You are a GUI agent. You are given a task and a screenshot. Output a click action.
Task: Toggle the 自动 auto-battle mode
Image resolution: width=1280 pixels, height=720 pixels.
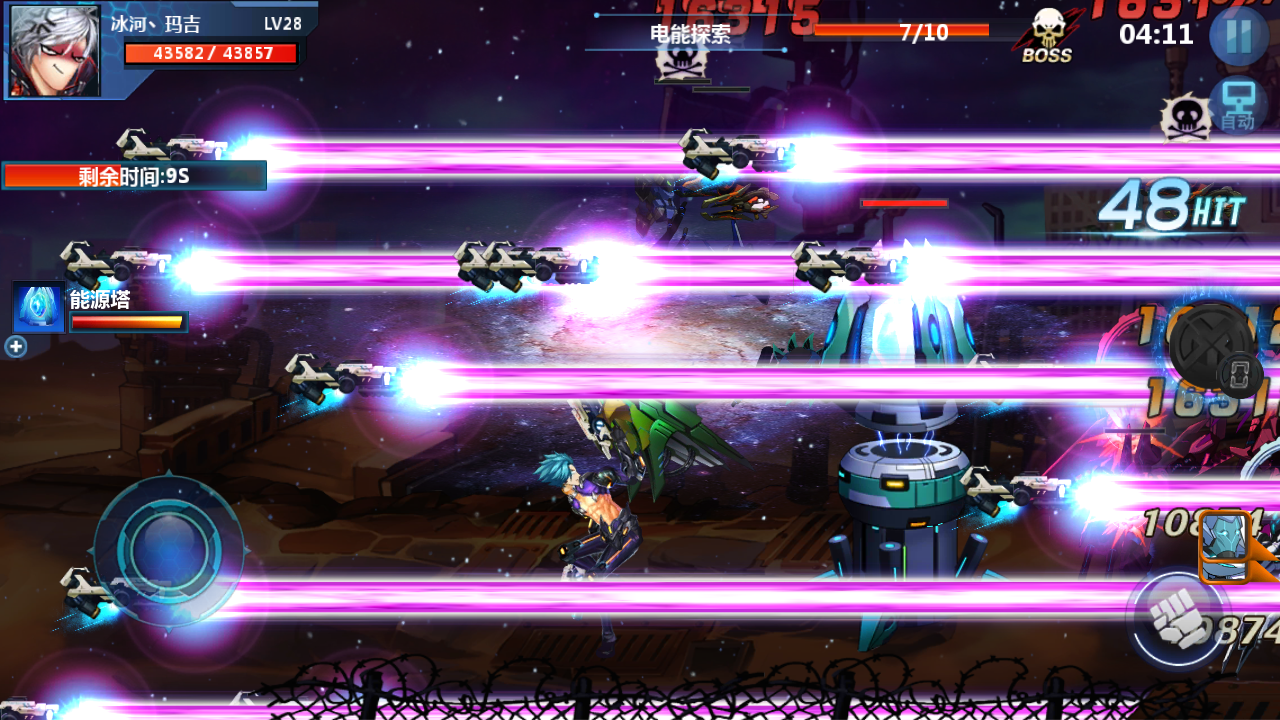(1238, 106)
